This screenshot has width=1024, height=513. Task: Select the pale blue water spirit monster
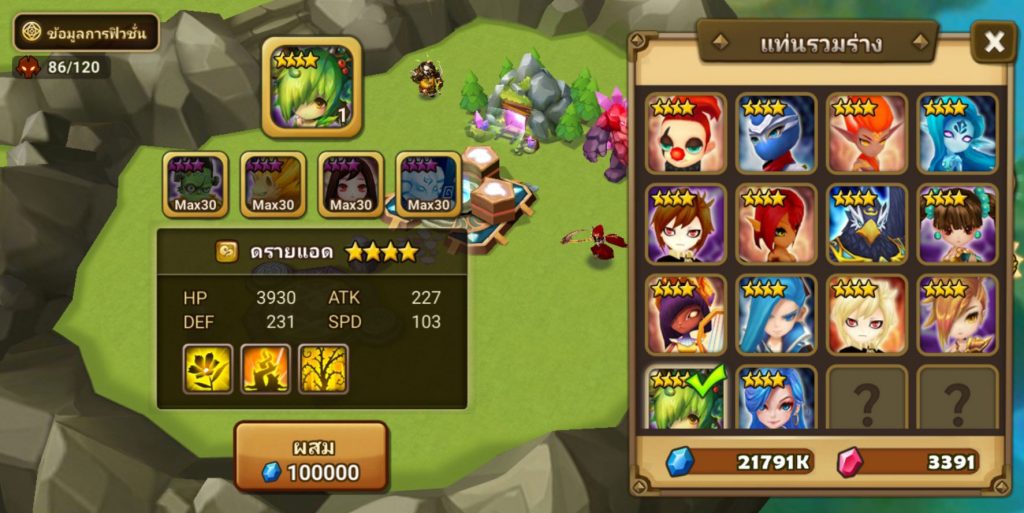pos(958,133)
